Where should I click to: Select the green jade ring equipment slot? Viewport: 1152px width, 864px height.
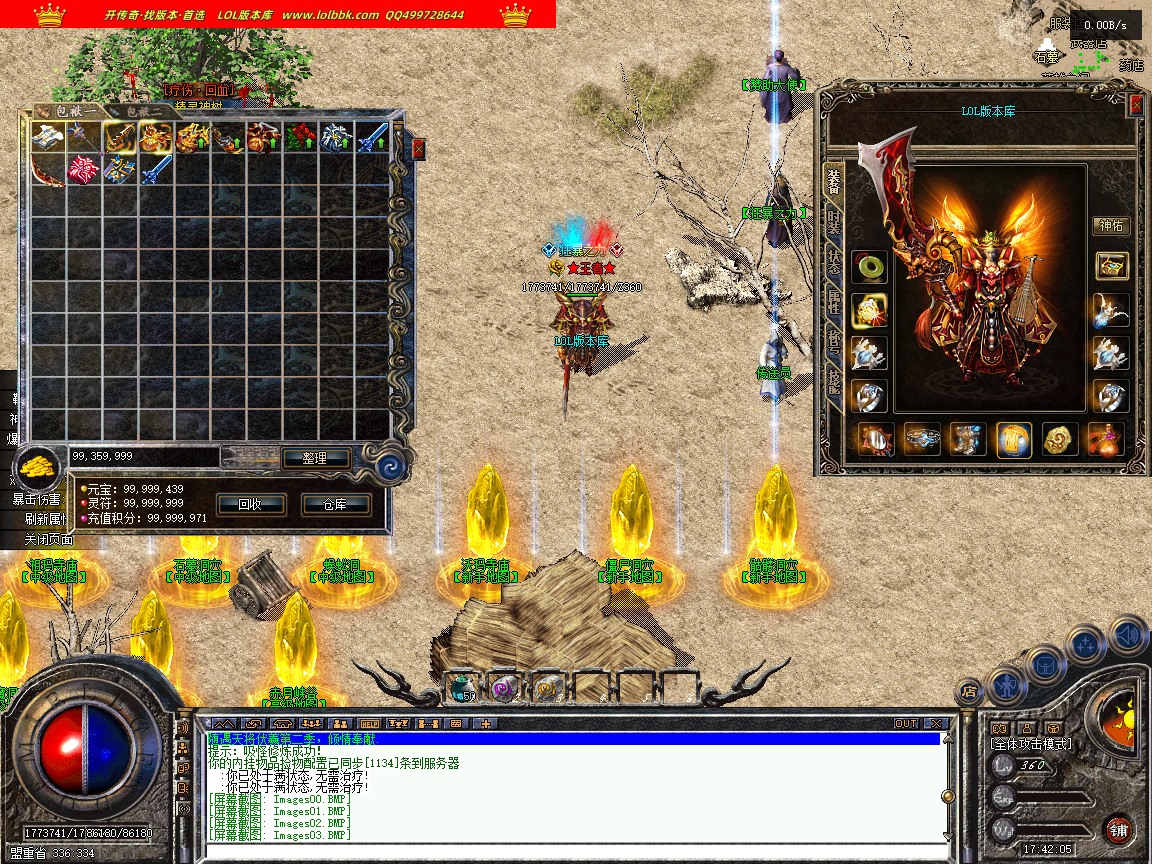868,267
